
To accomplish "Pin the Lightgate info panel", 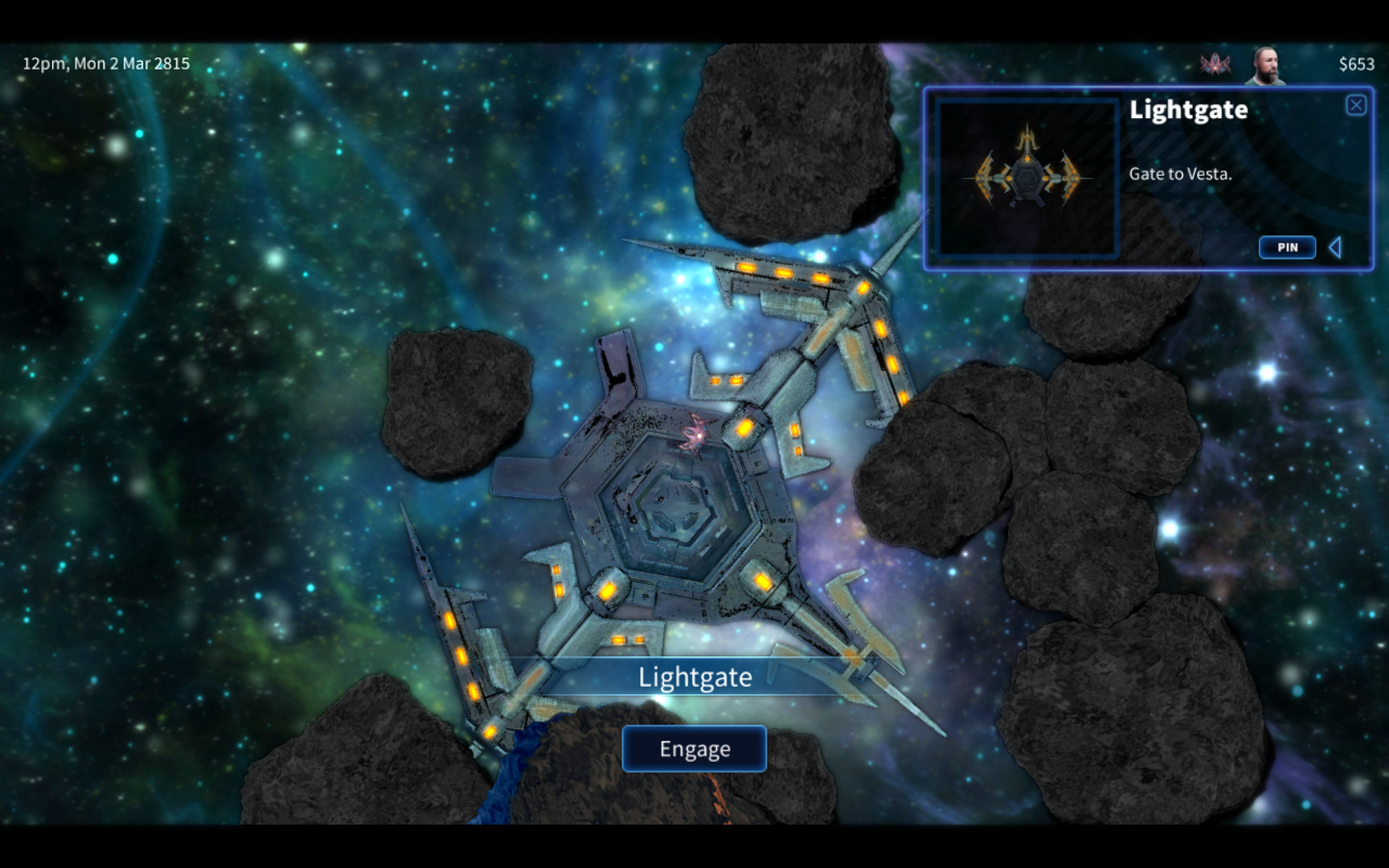I will point(1287,248).
